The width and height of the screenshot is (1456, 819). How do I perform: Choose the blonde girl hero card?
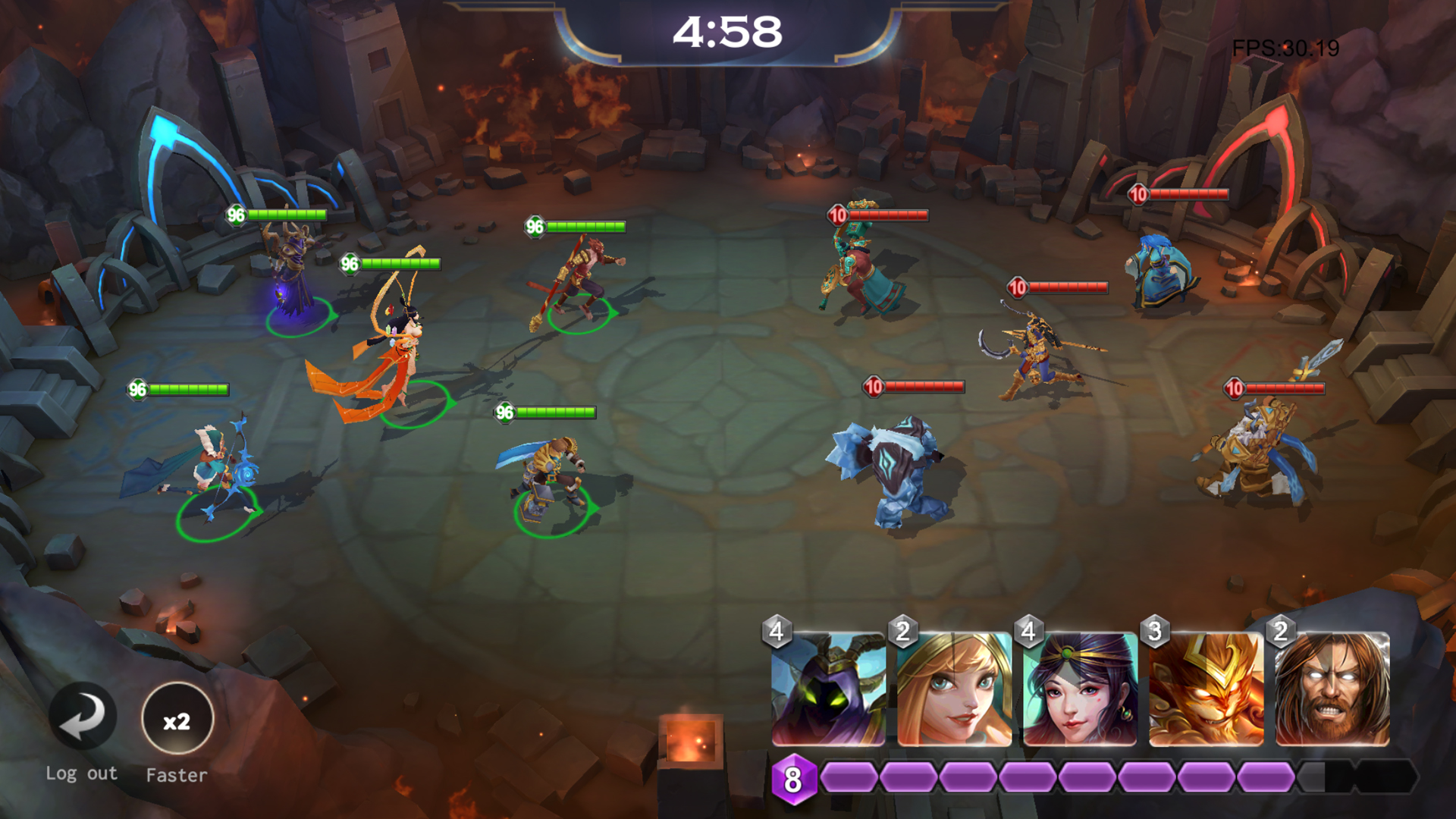(x=954, y=689)
